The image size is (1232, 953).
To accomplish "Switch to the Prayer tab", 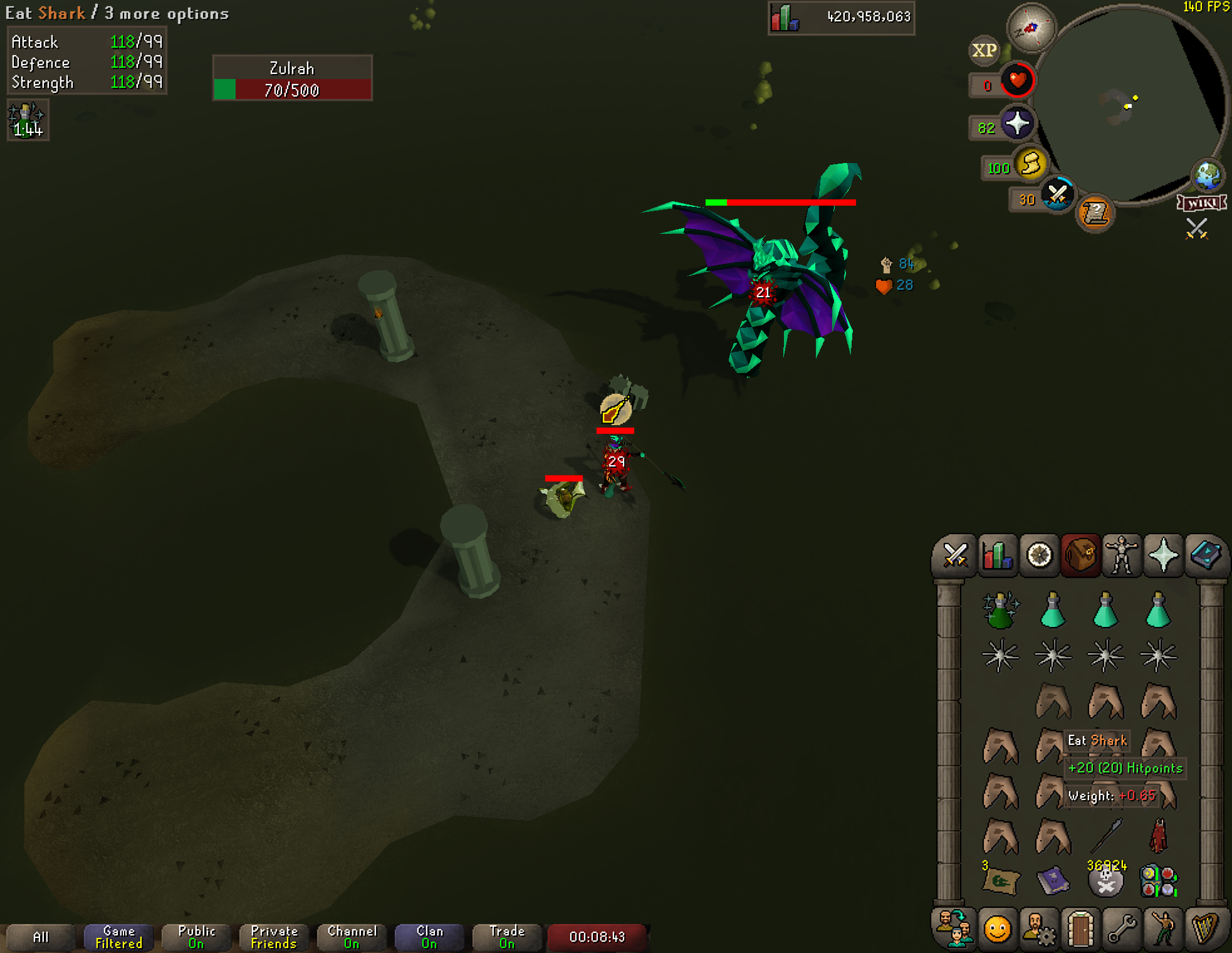I will 1163,555.
